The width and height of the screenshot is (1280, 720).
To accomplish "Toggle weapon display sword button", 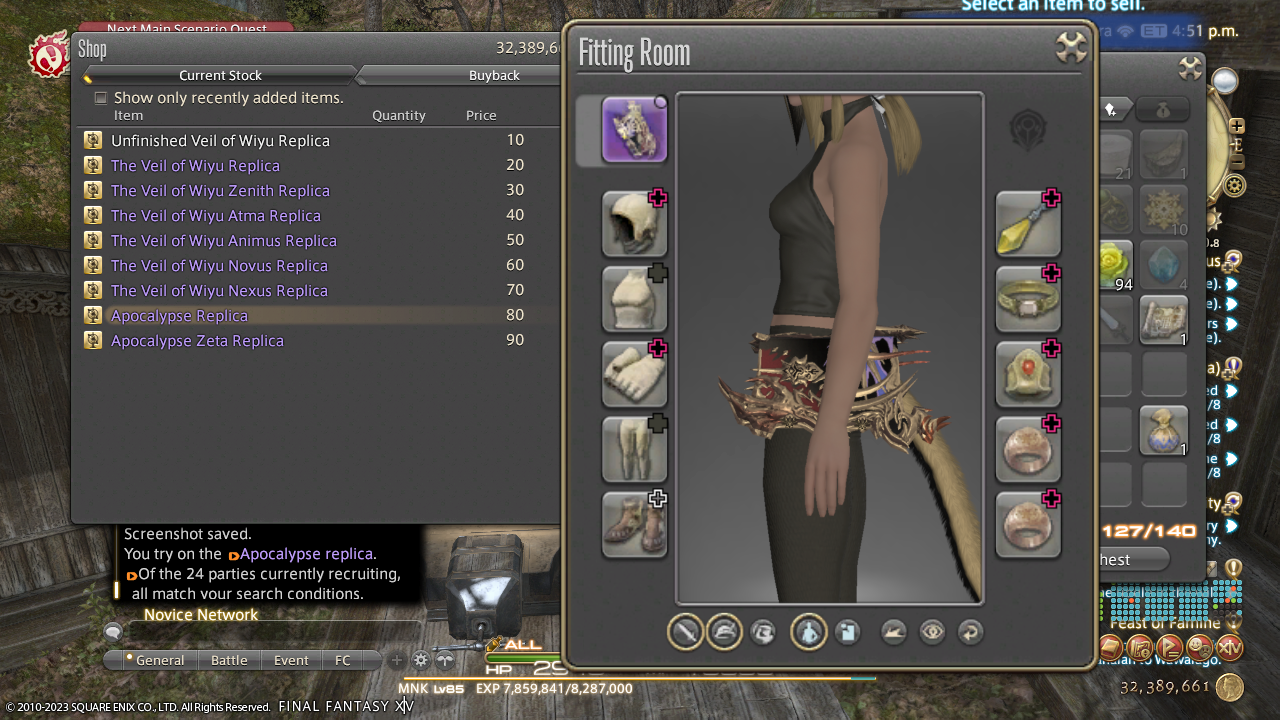I will click(x=685, y=632).
